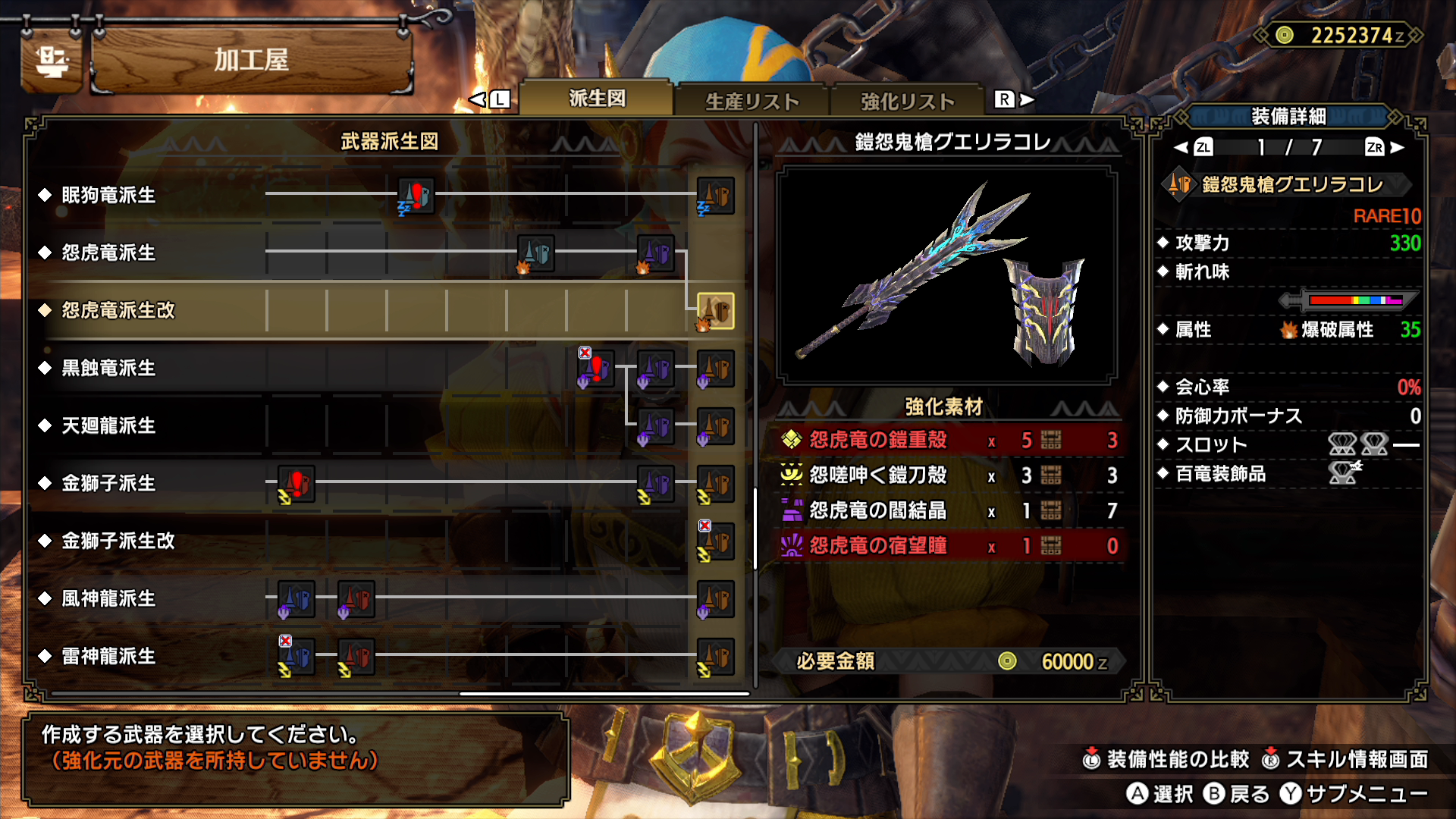The width and height of the screenshot is (1456, 819).
Task: Open the 生産リスト tab
Action: point(752,102)
